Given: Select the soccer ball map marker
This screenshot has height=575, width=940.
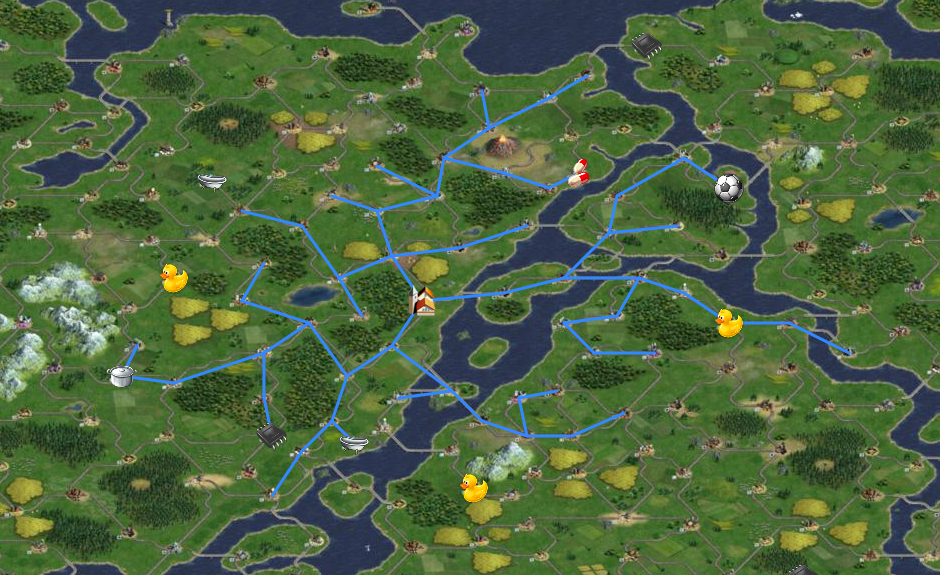Looking at the screenshot, I should (x=729, y=187).
